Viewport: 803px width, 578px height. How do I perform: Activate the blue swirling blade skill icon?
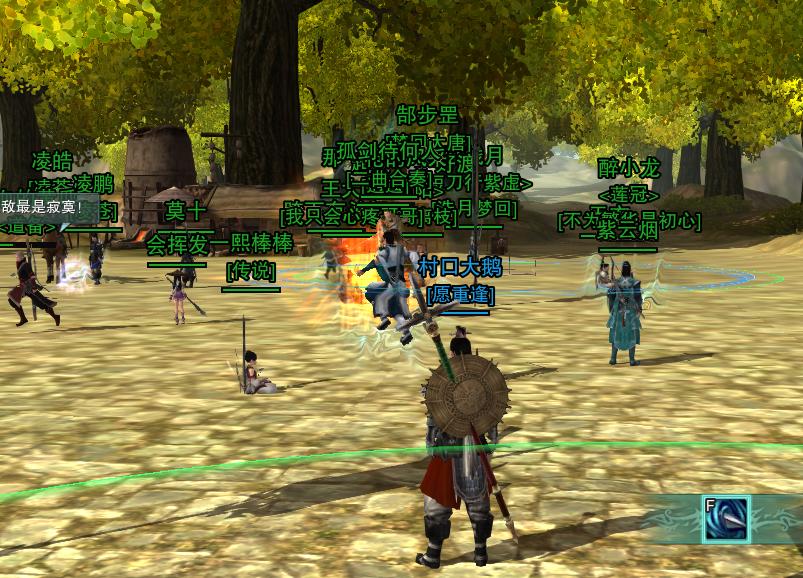pos(726,519)
